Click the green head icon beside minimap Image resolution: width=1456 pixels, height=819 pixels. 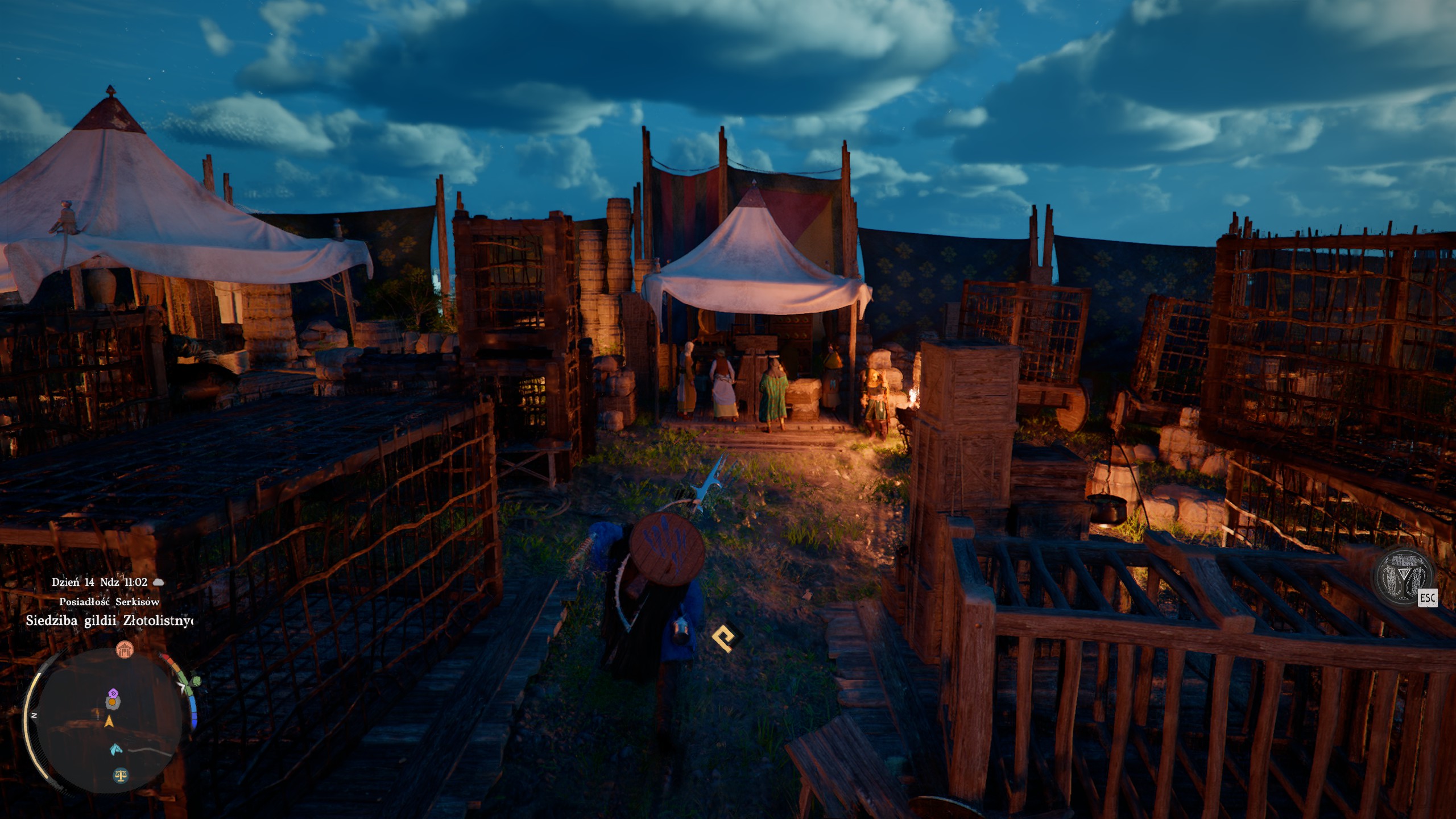(195, 681)
